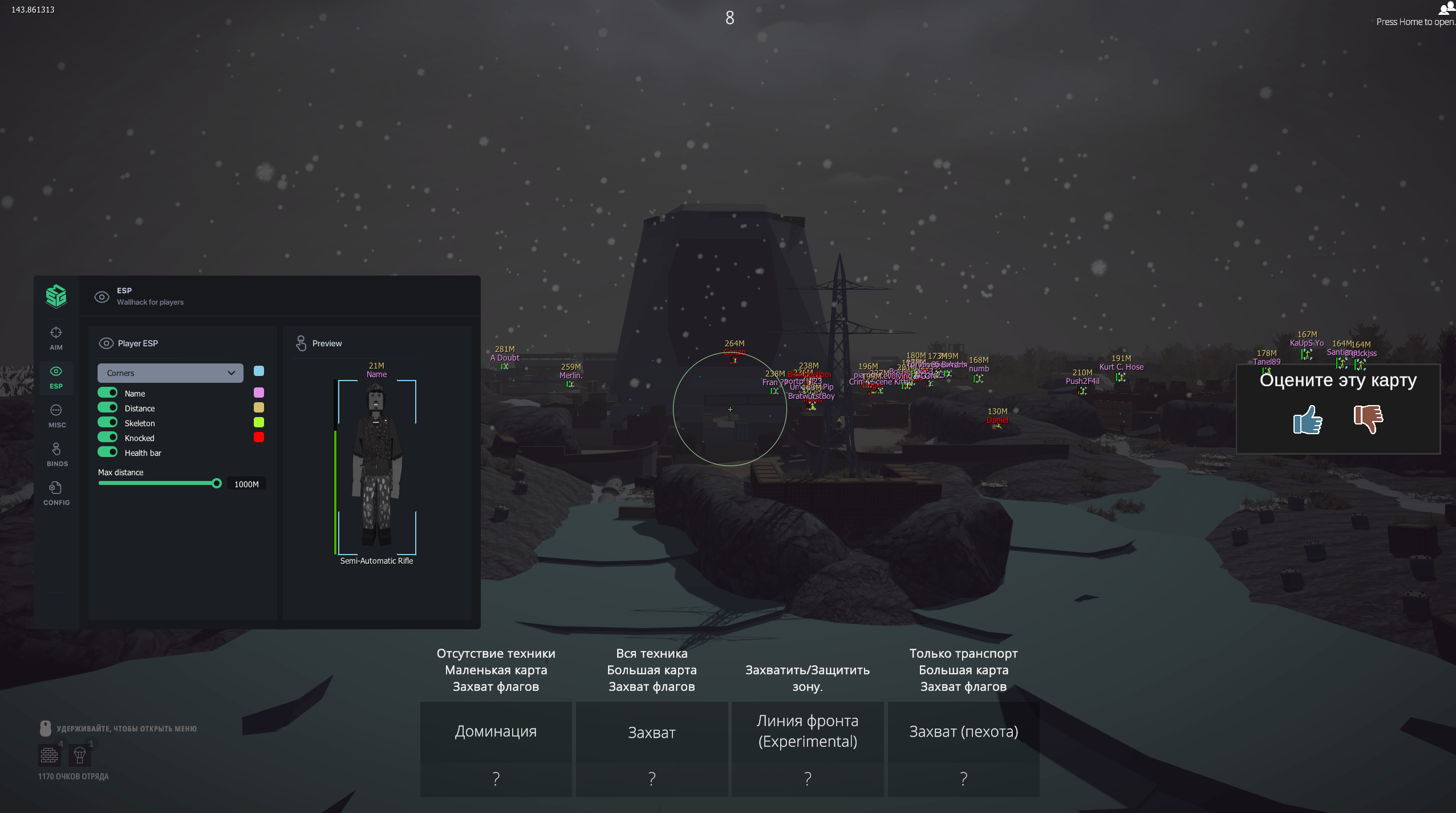Open the CONFIG tab
This screenshot has height=813, width=1456.
pos(56,493)
